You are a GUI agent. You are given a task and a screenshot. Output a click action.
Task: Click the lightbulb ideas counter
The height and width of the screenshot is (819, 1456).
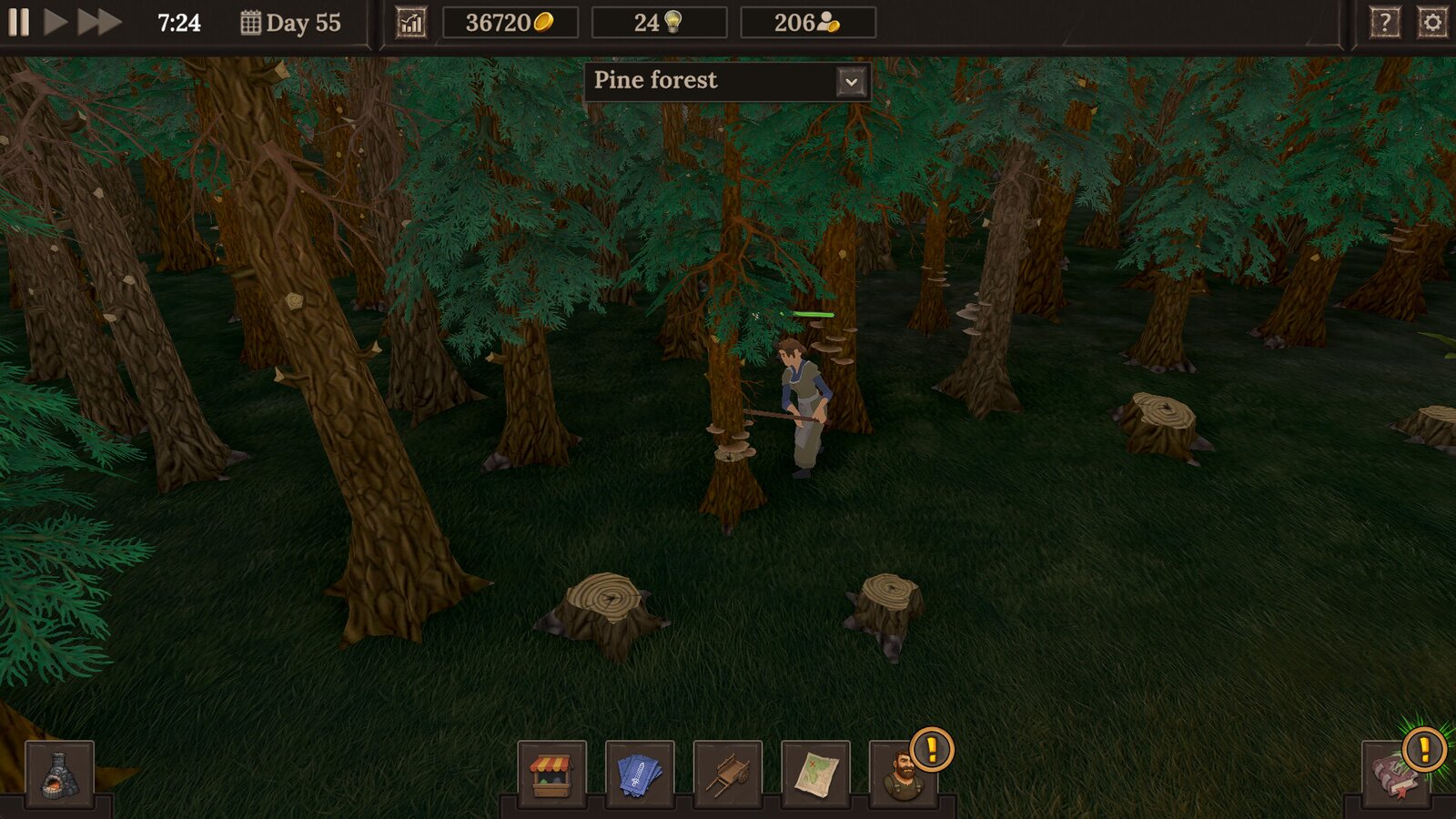coord(659,23)
